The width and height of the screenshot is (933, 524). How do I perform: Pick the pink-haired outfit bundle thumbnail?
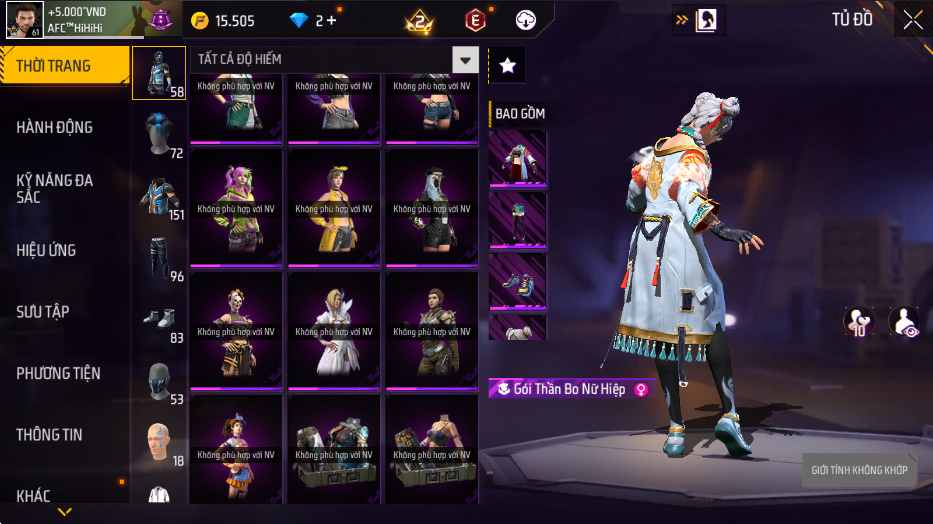point(236,207)
